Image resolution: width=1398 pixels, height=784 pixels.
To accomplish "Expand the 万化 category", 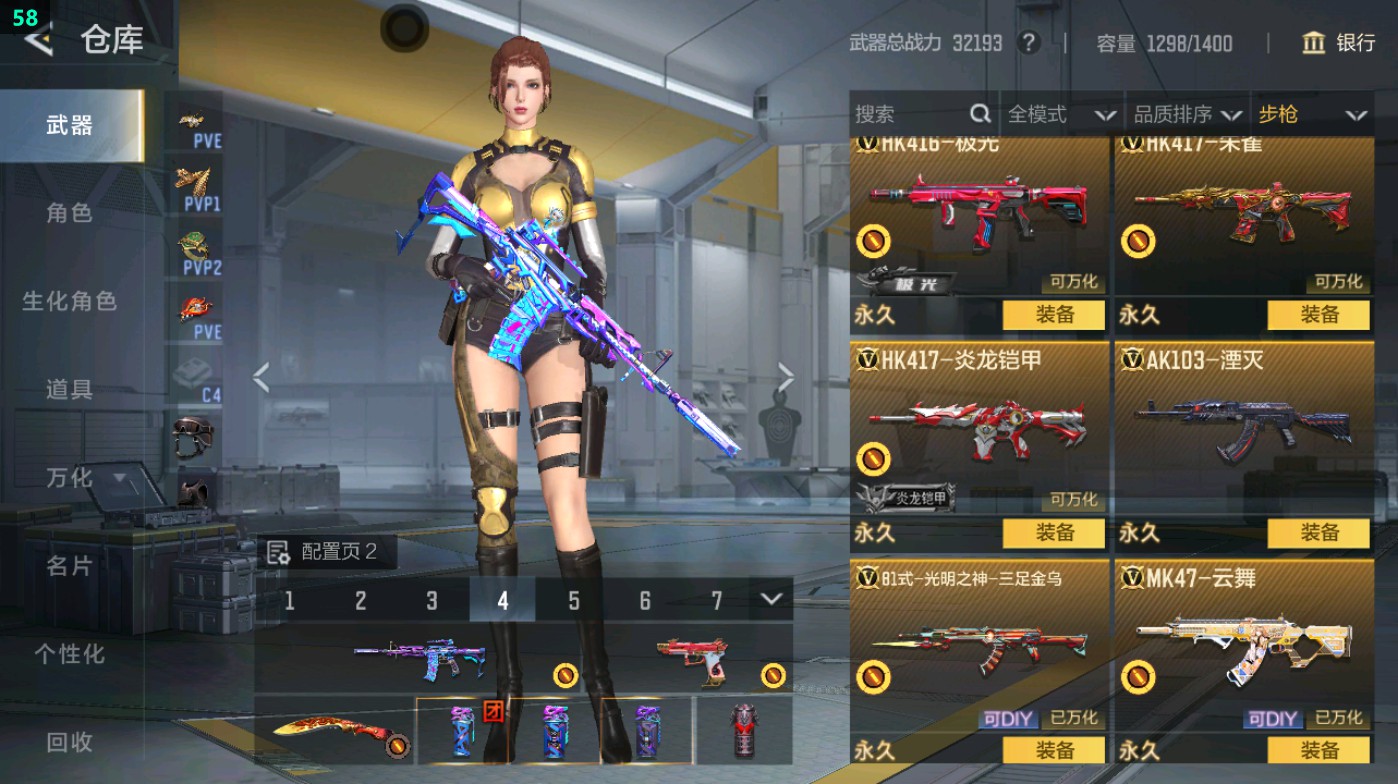I will coord(84,478).
